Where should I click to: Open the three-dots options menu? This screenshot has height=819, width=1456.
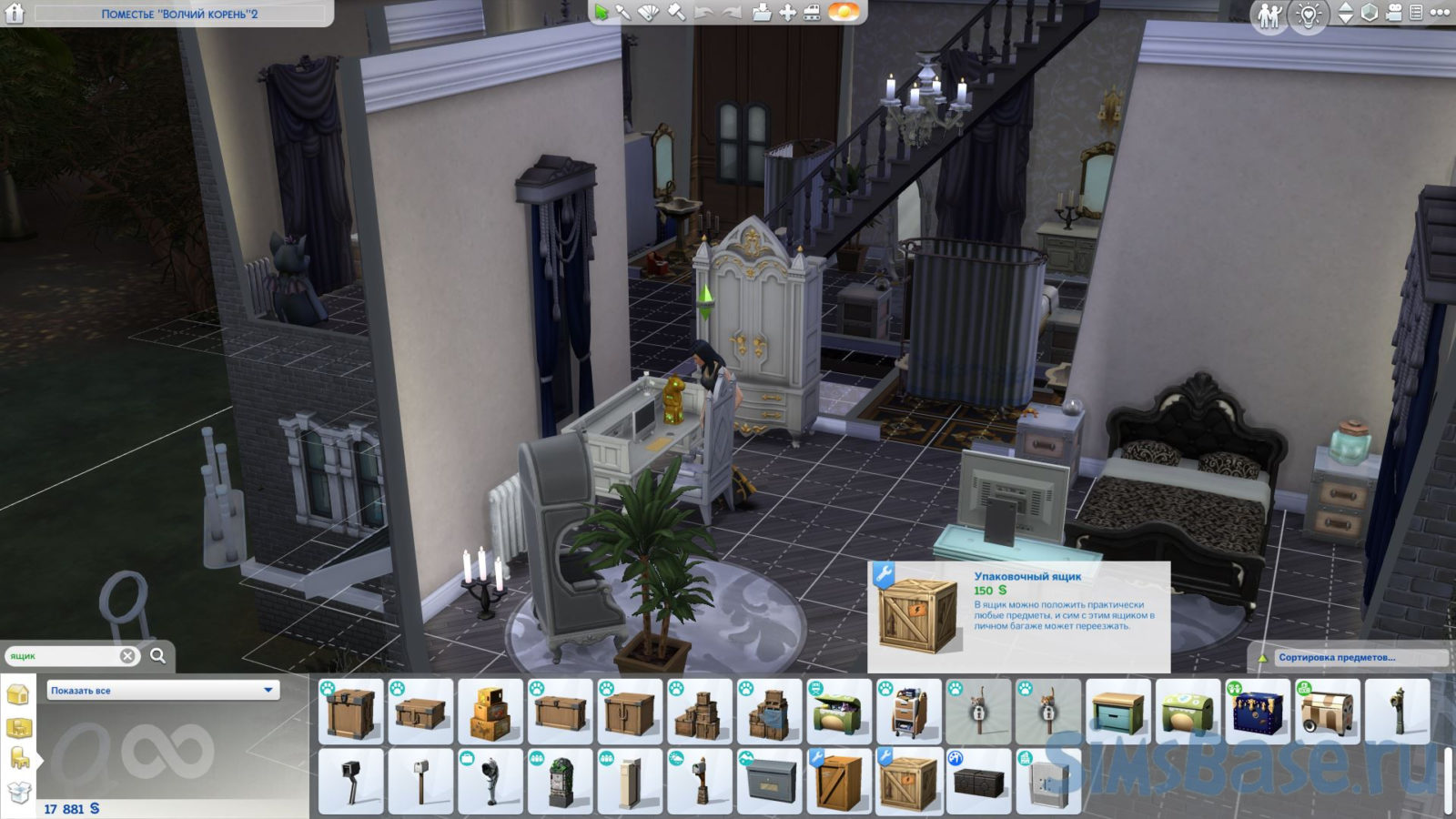[1440, 13]
